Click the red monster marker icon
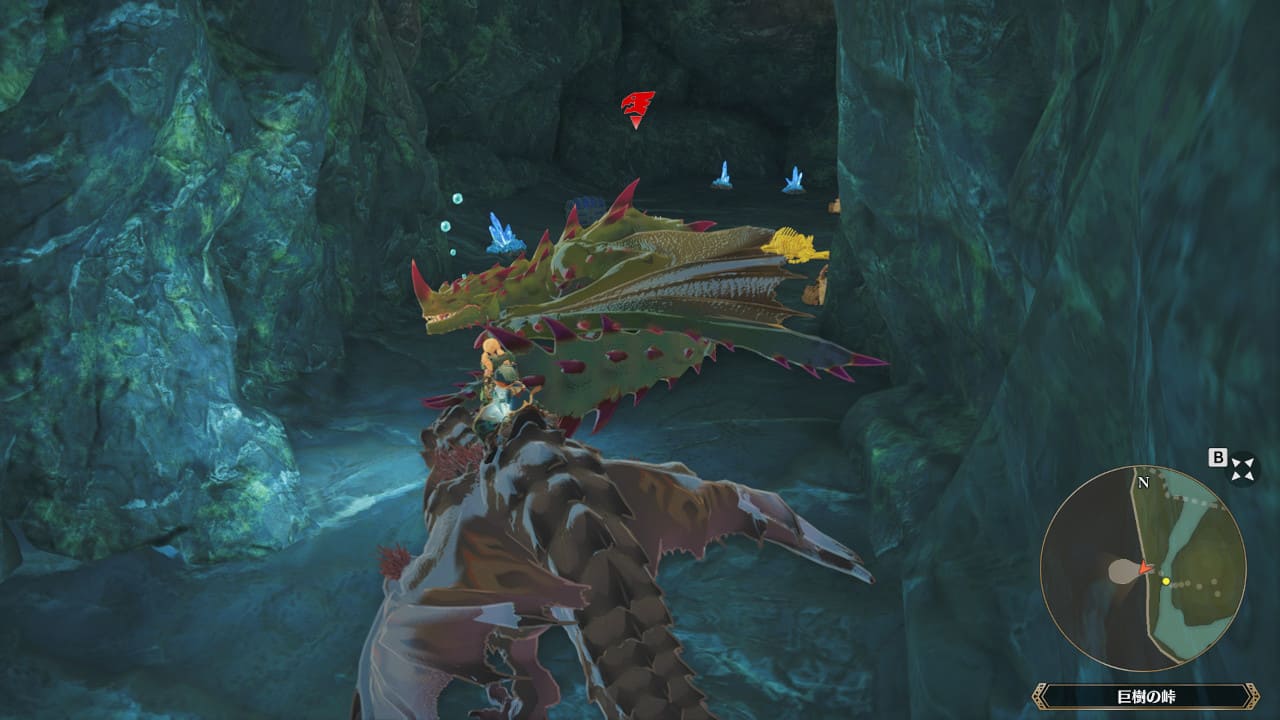This screenshot has width=1280, height=720. pos(637,107)
